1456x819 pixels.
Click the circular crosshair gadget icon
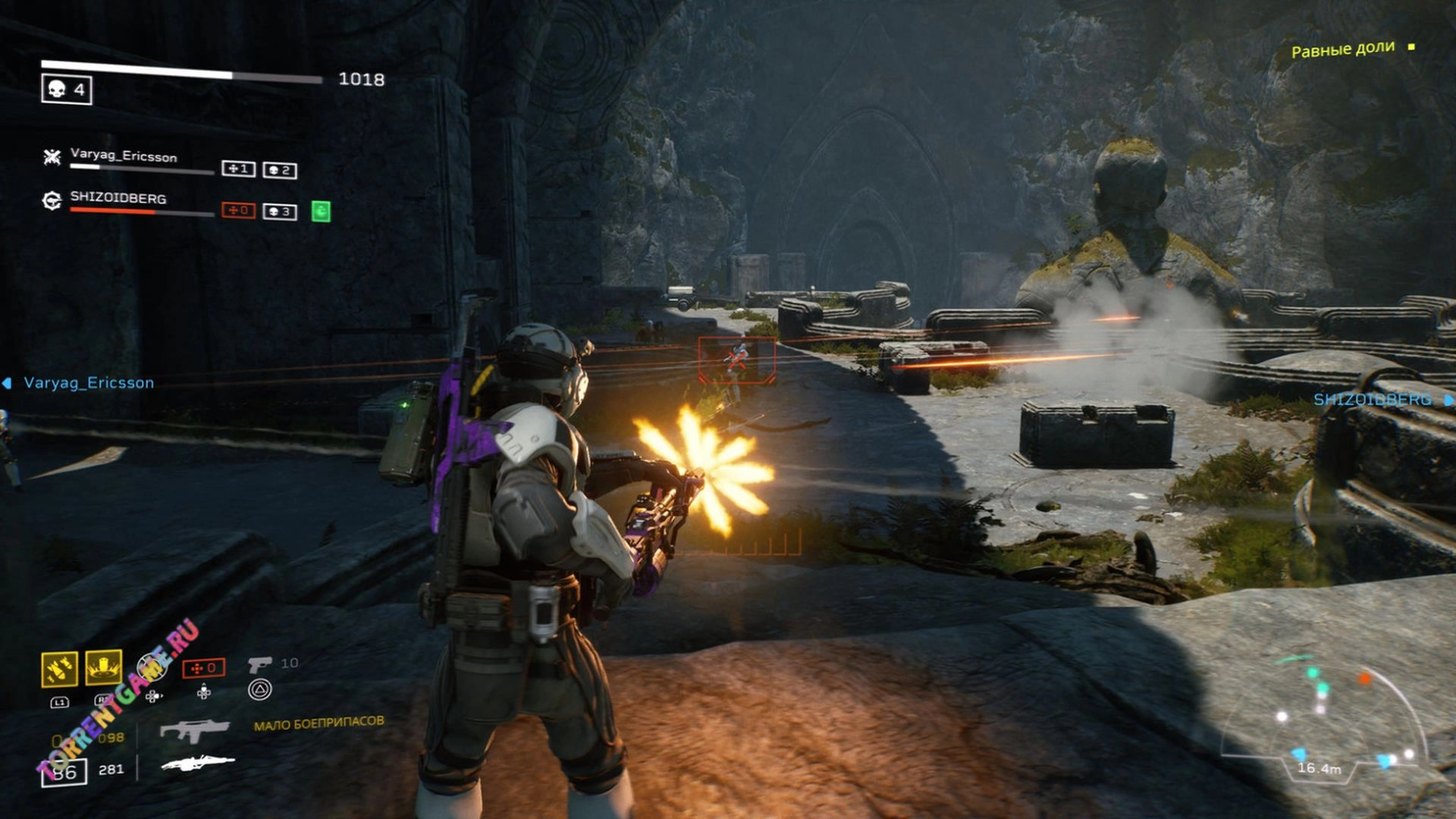click(x=152, y=667)
